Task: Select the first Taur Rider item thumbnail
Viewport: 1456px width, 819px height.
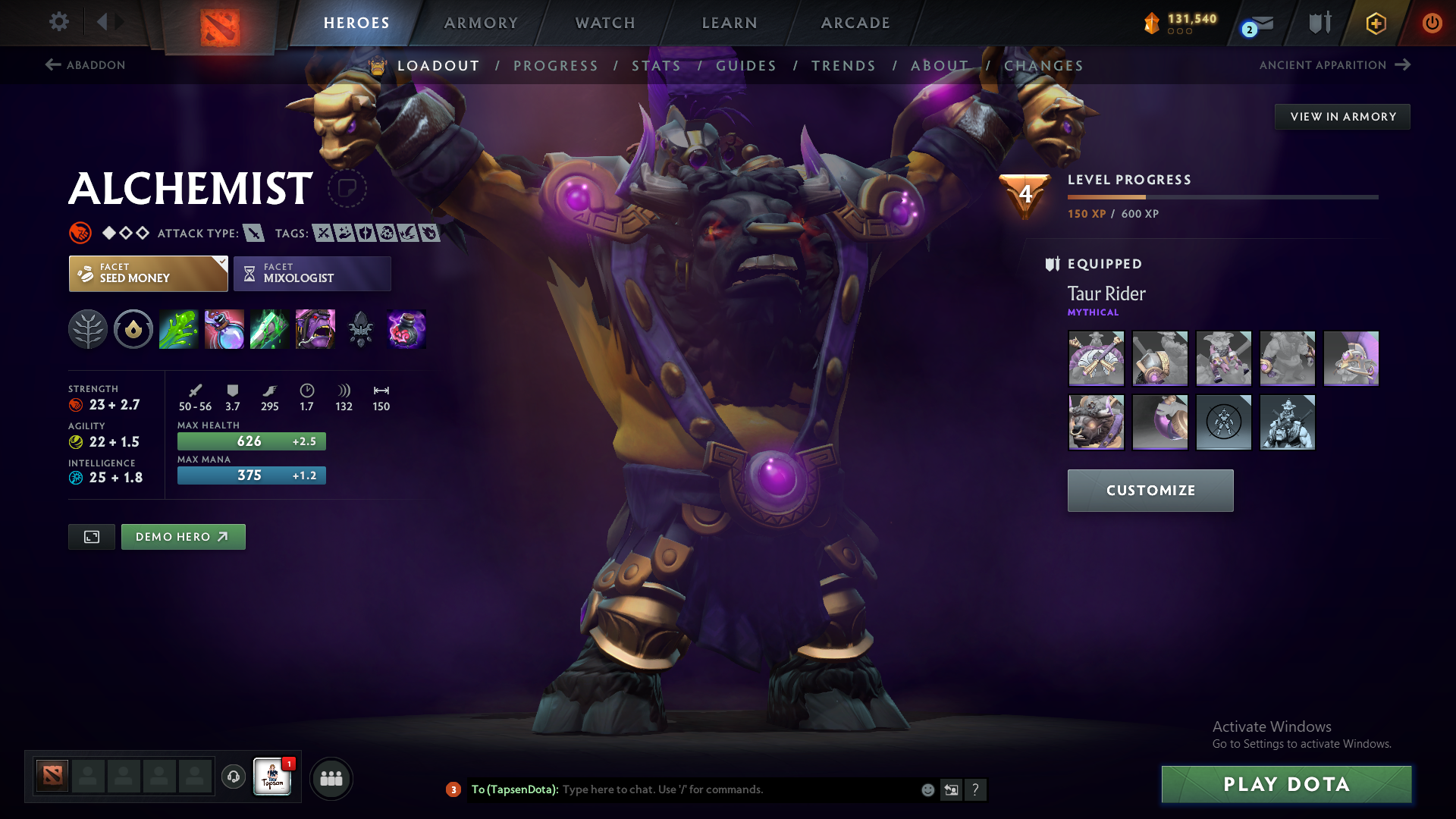Action: (1096, 358)
